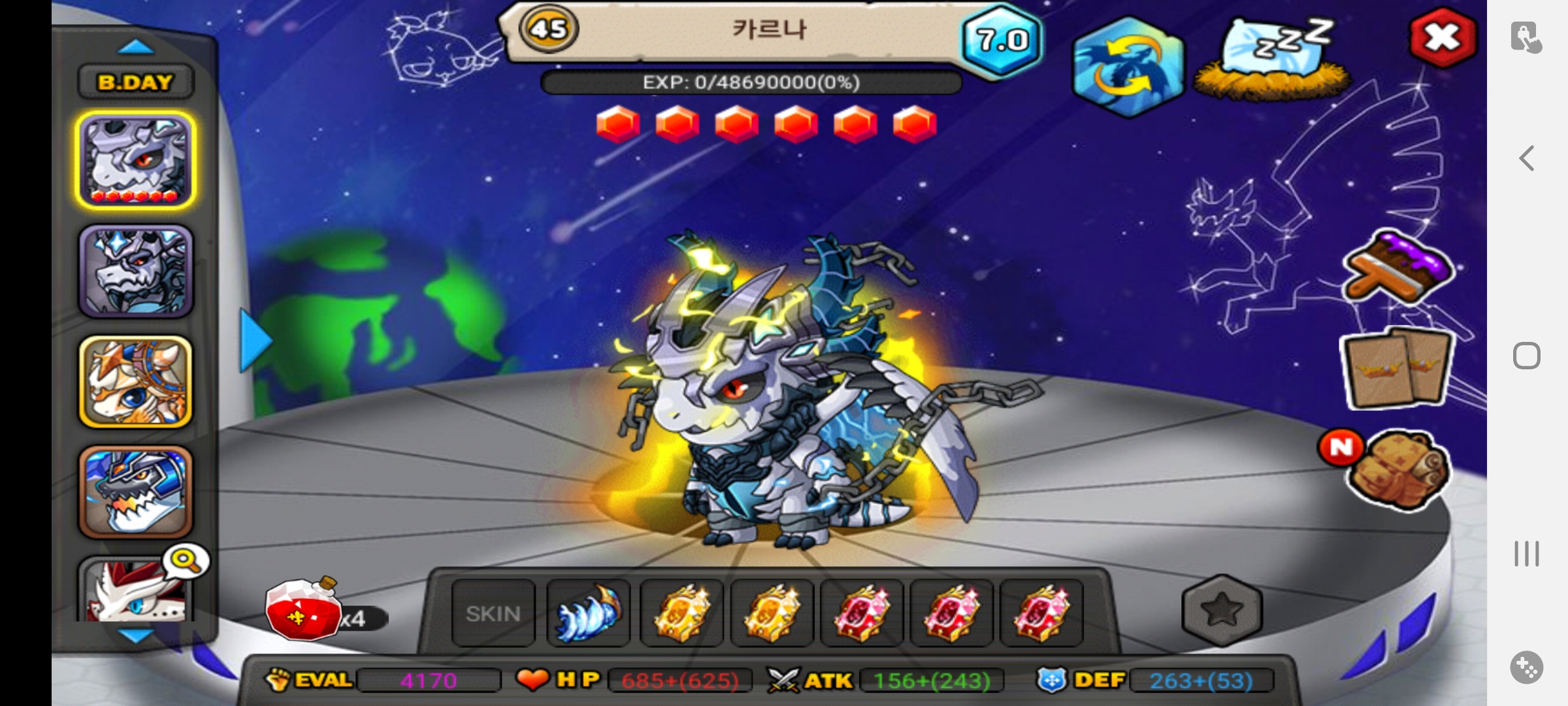Use the red potion bottle
The height and width of the screenshot is (706, 1568).
pos(304,608)
